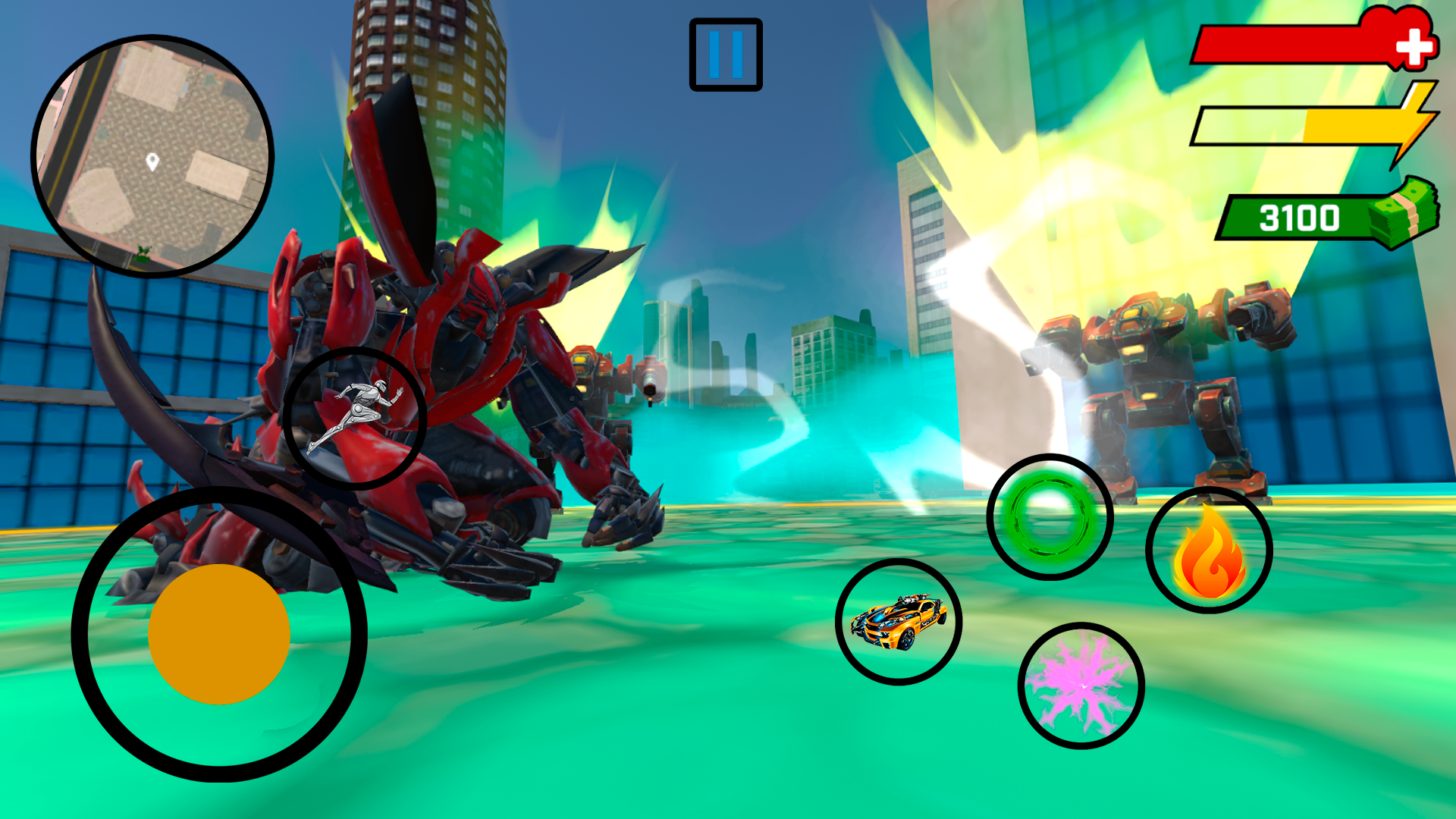Tap the red health bar
The height and width of the screenshot is (819, 1456).
(x=1289, y=42)
